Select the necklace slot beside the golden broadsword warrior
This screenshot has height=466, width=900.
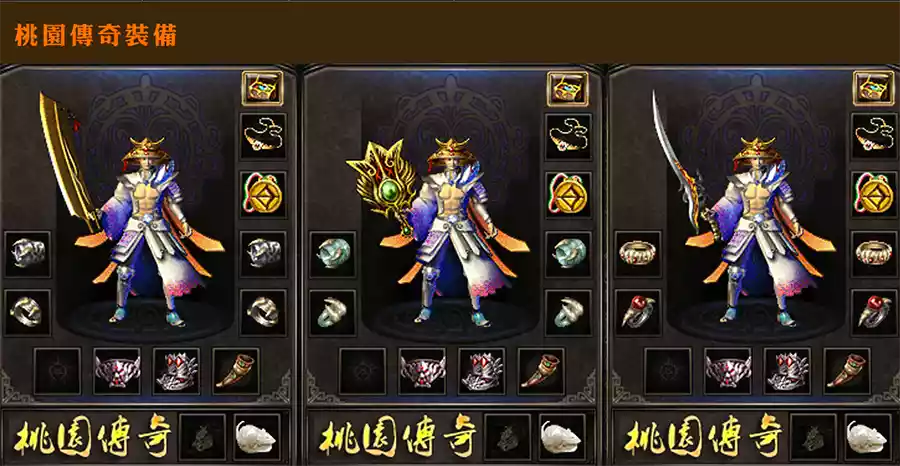[x=263, y=134]
